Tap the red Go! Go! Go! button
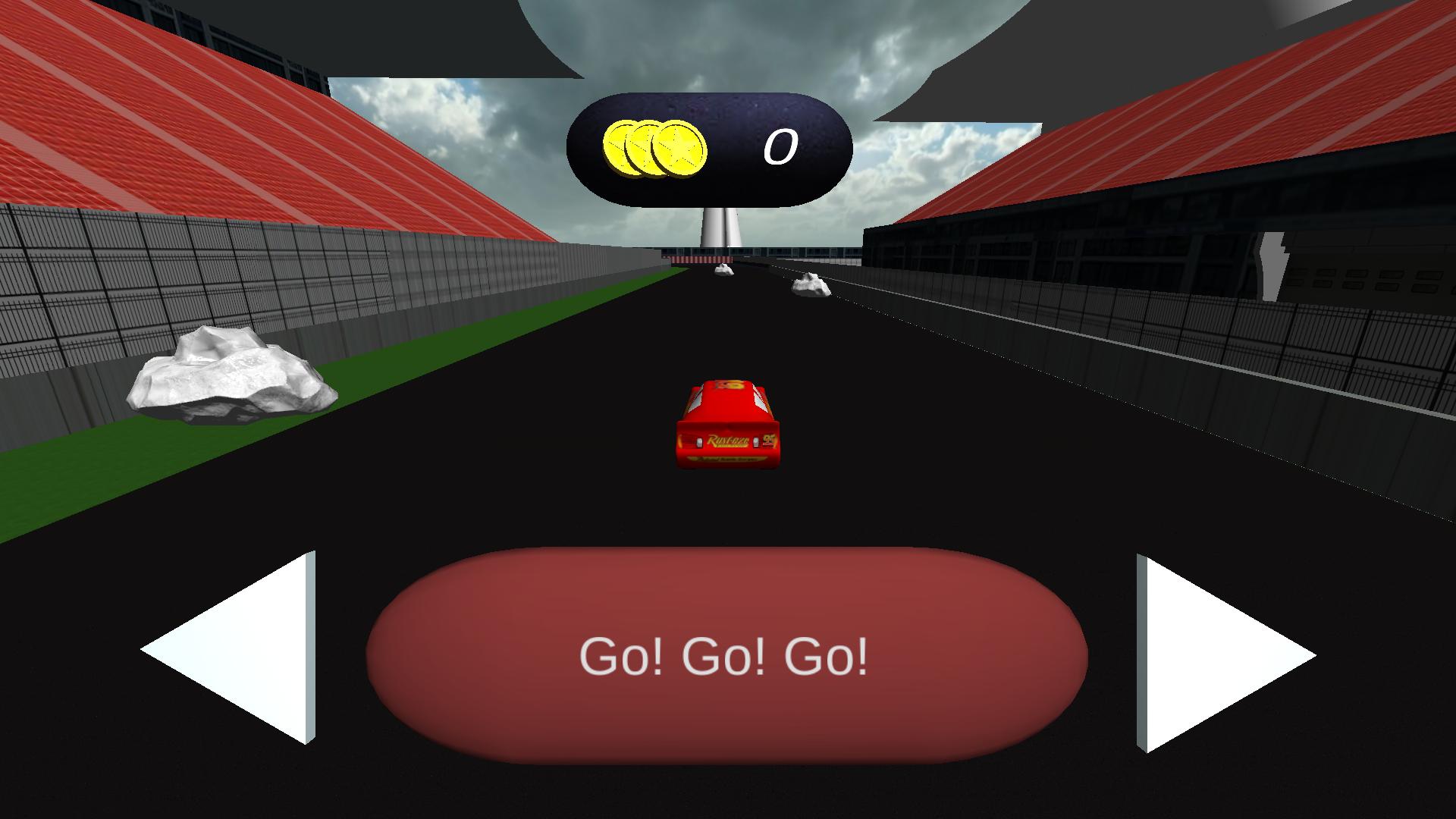The width and height of the screenshot is (1456, 819). click(726, 656)
